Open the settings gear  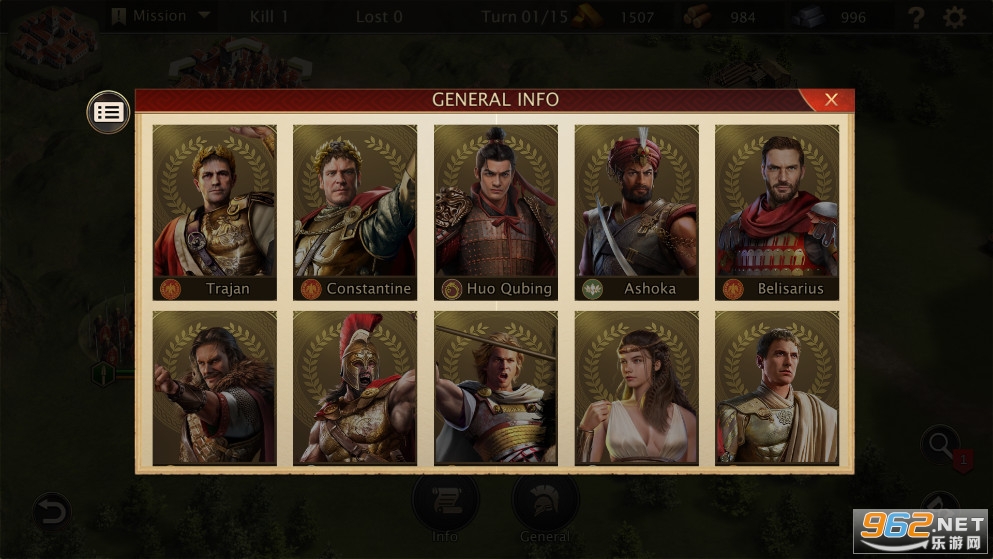(x=956, y=17)
